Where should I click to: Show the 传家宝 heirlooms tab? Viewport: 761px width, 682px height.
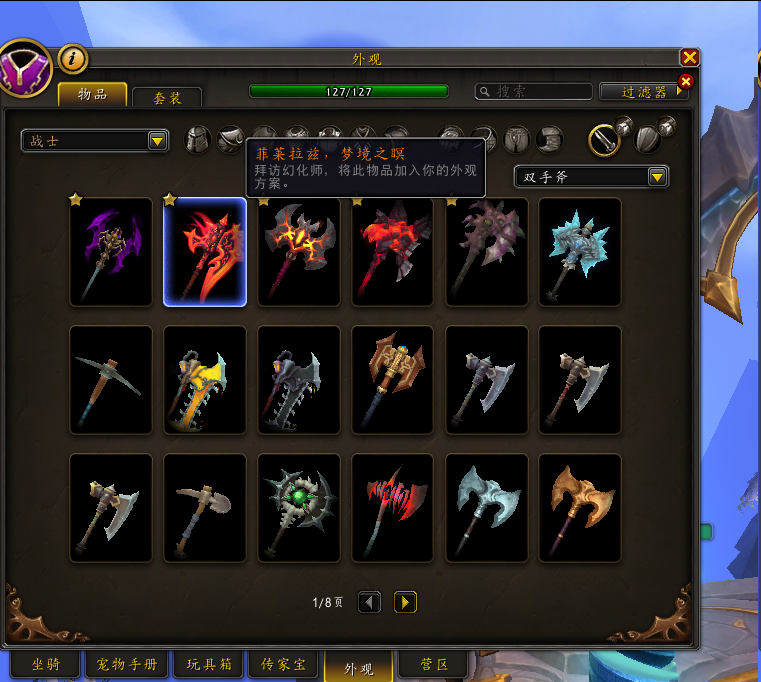tap(283, 664)
